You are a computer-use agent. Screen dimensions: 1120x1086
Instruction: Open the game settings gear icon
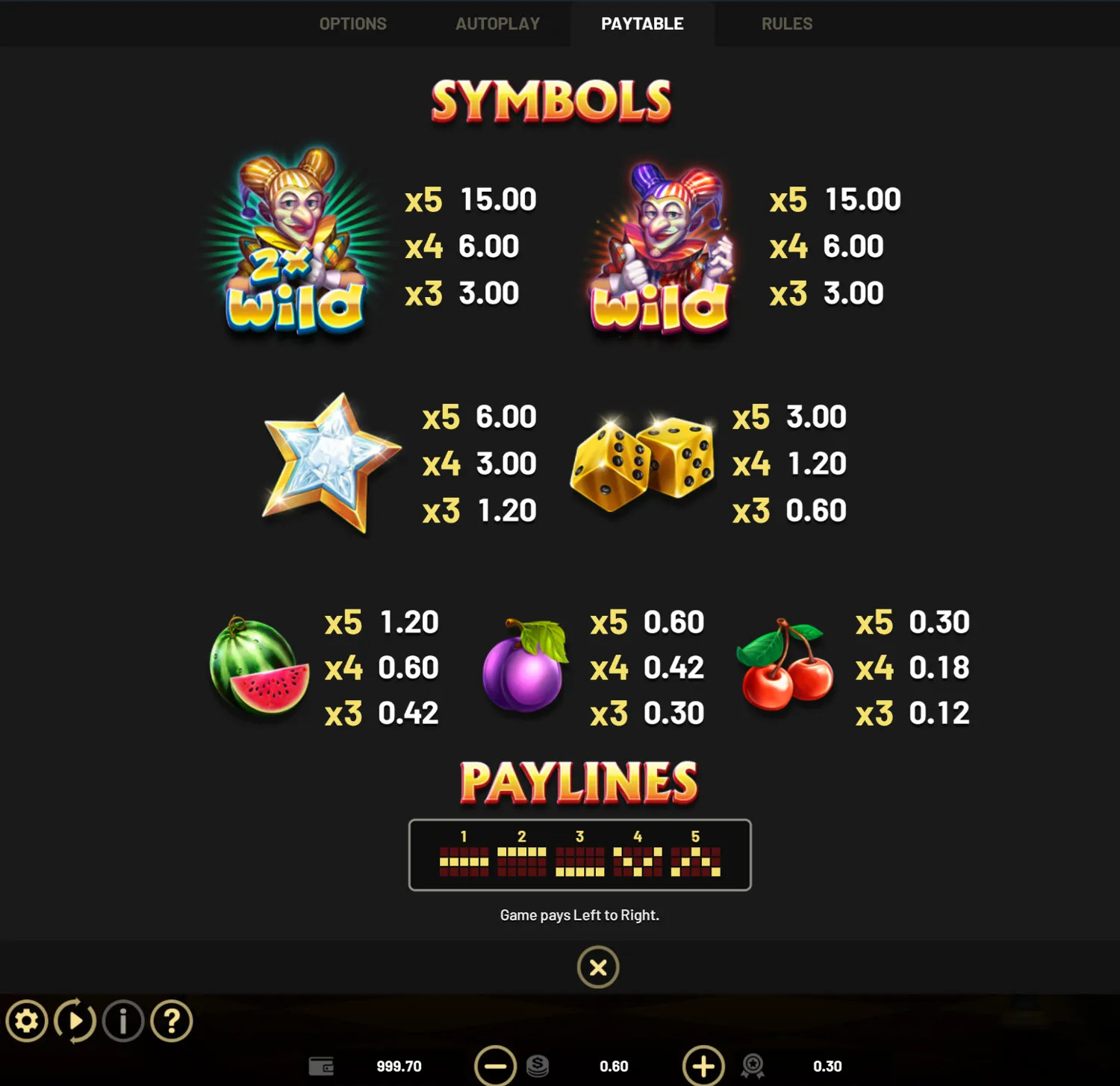click(28, 1020)
